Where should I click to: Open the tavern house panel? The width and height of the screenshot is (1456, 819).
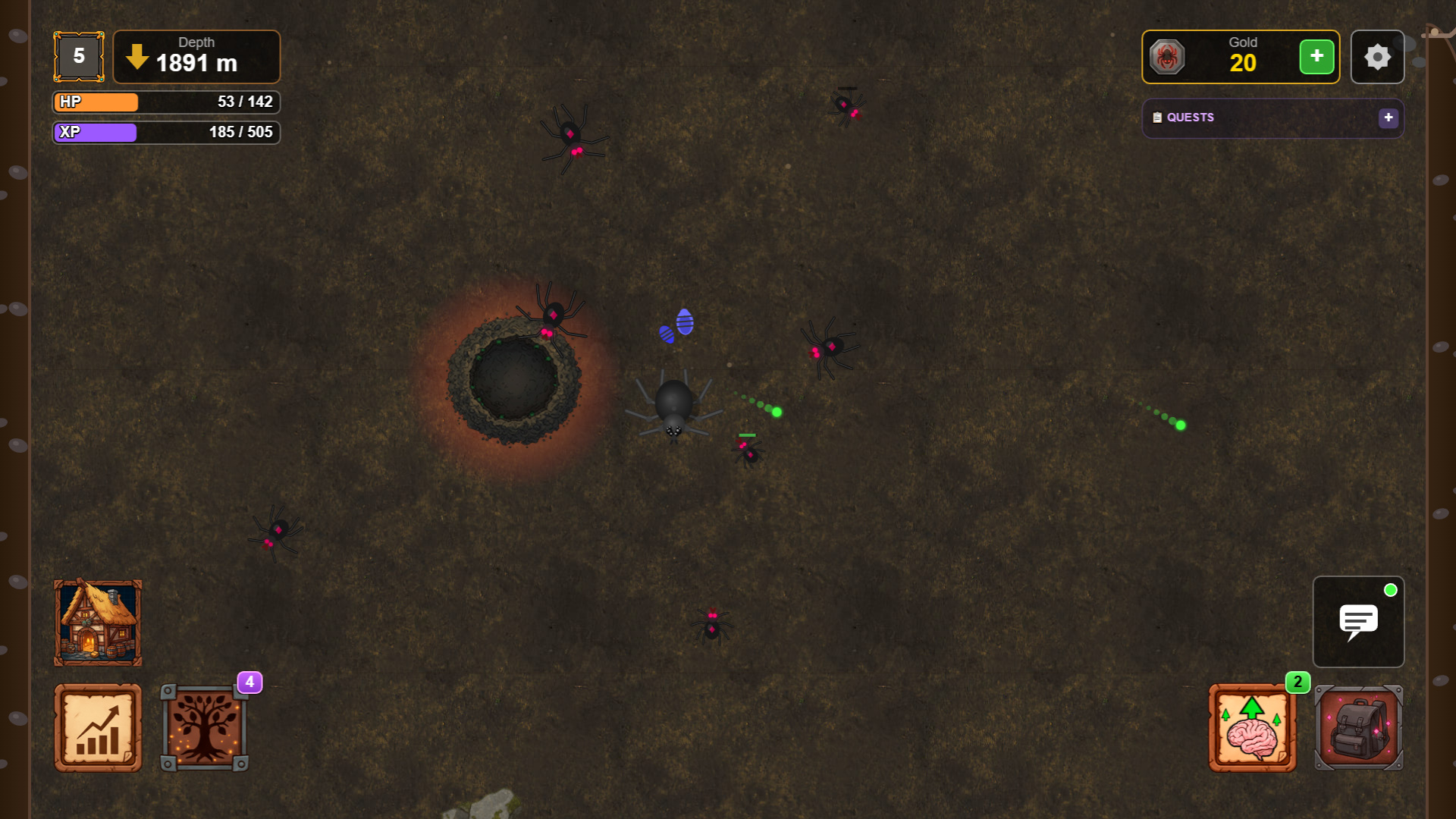tap(97, 622)
